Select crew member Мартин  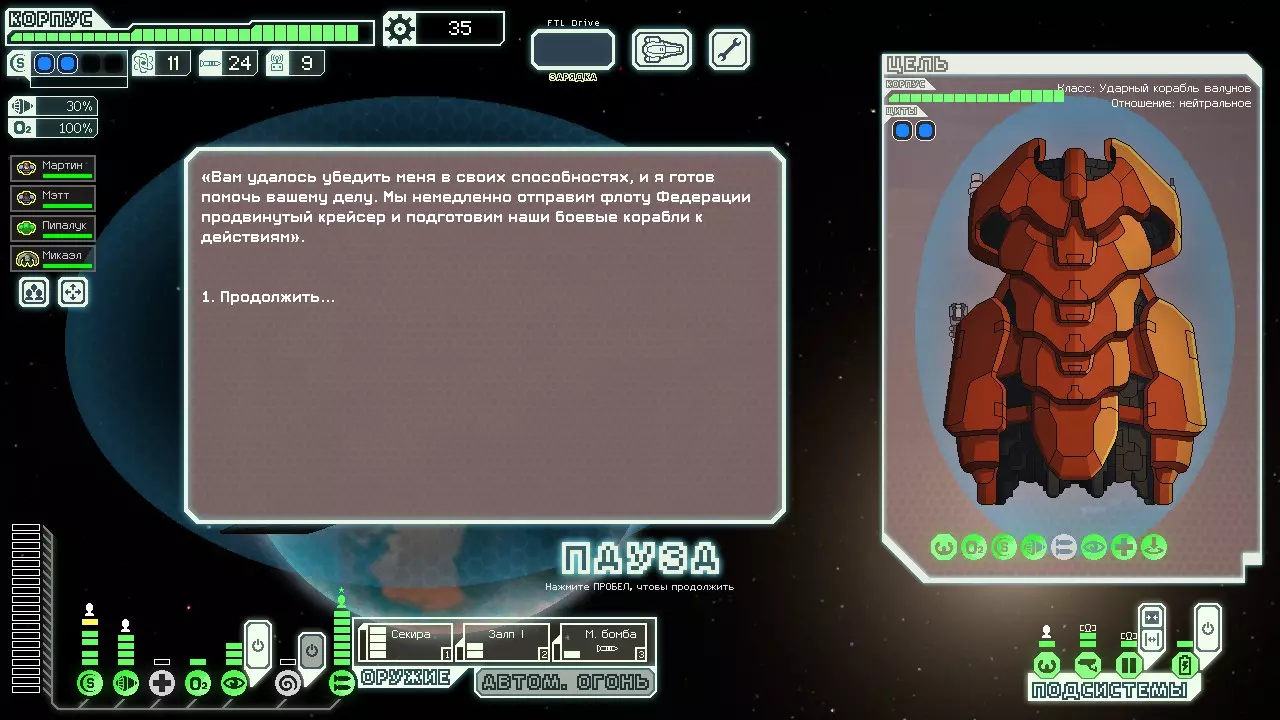click(x=54, y=168)
